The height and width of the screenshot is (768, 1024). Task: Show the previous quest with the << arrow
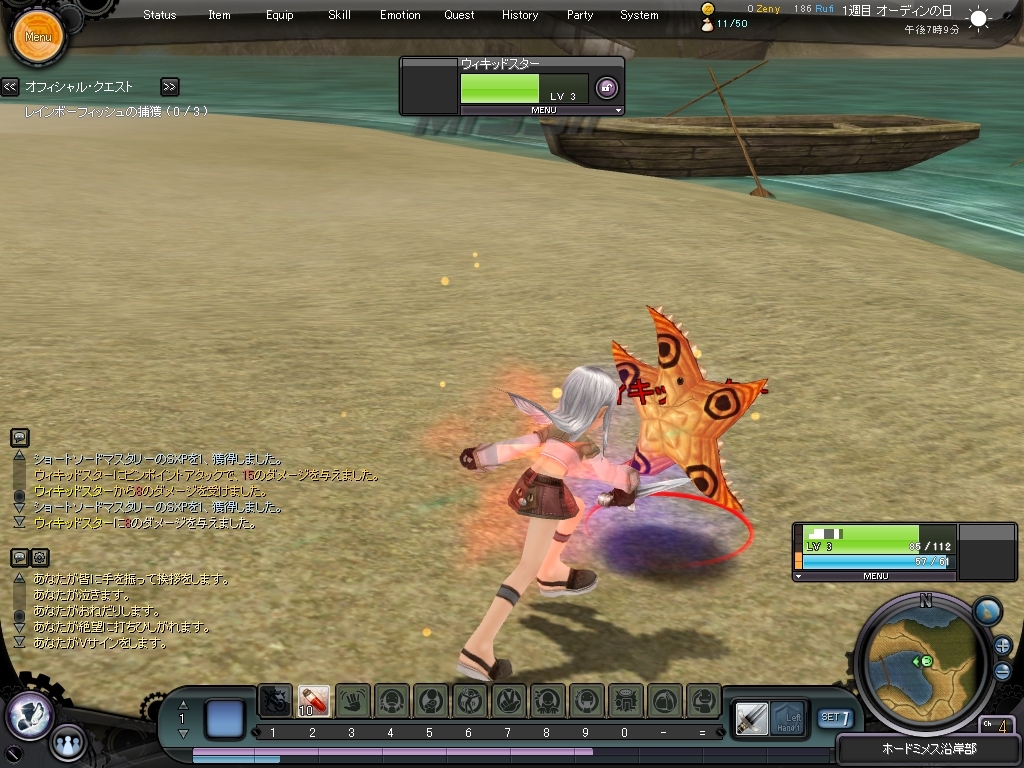(10, 87)
